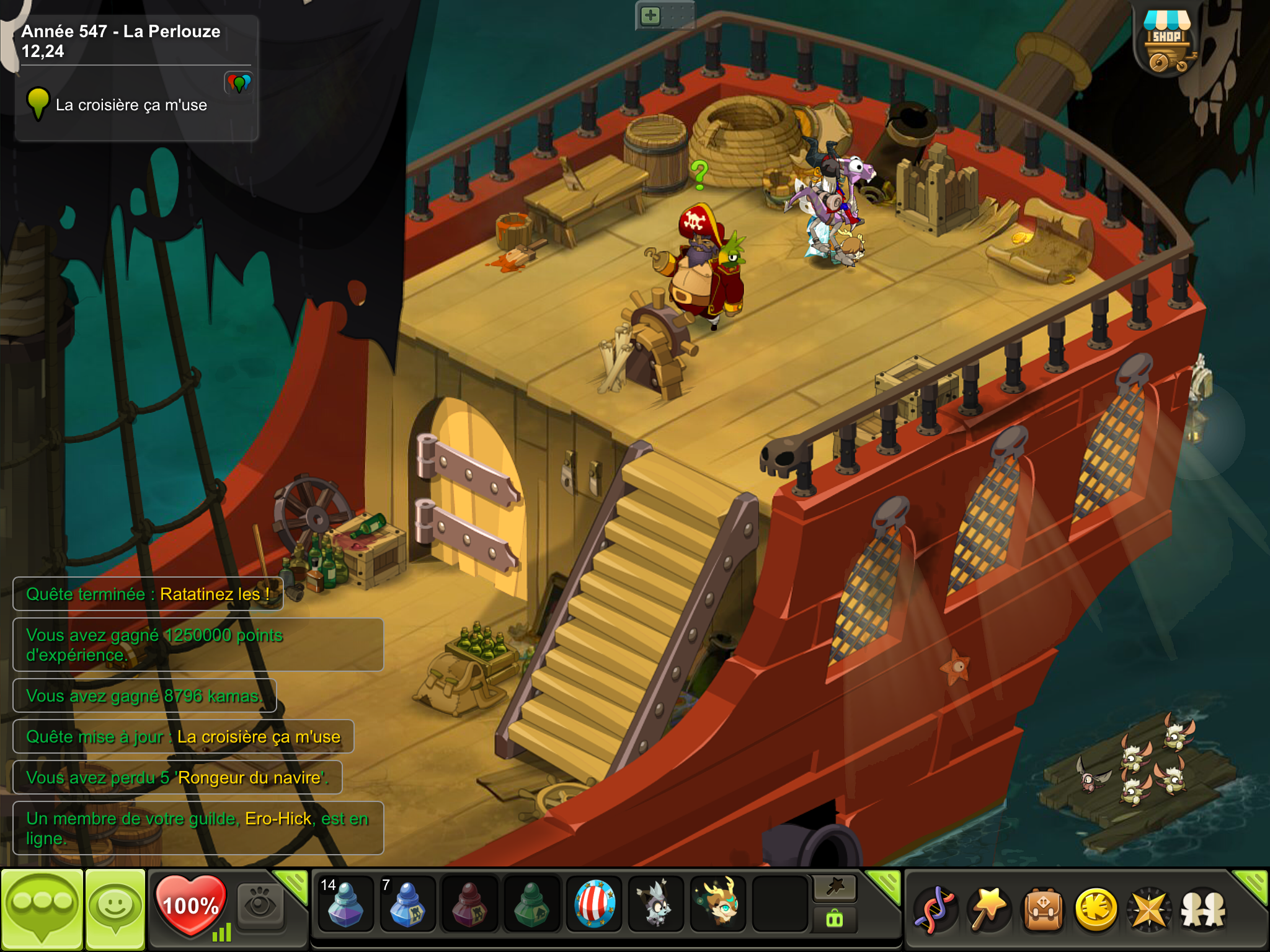The image size is (1270, 952).
Task: Open the world map compass icon
Action: 1149,910
